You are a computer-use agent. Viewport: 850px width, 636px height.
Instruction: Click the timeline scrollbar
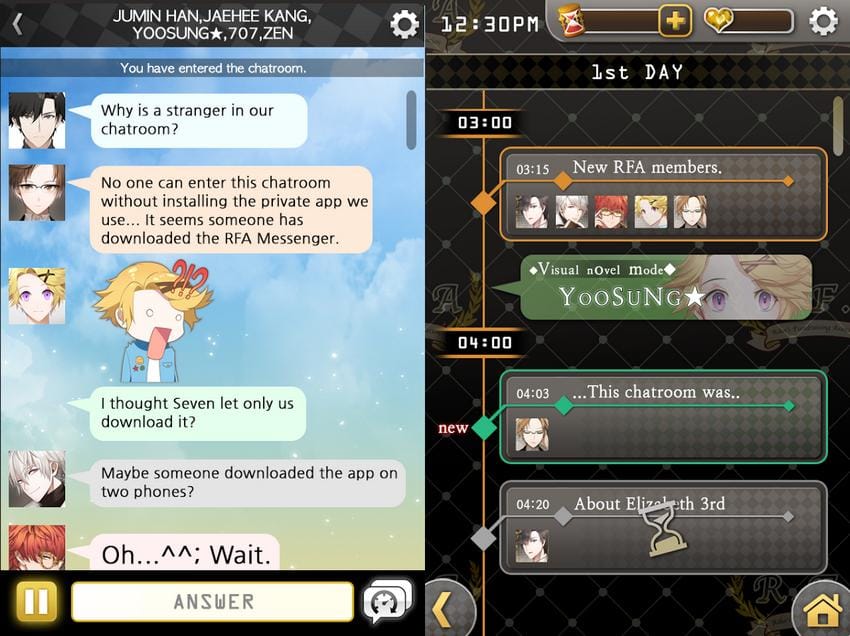pos(838,125)
